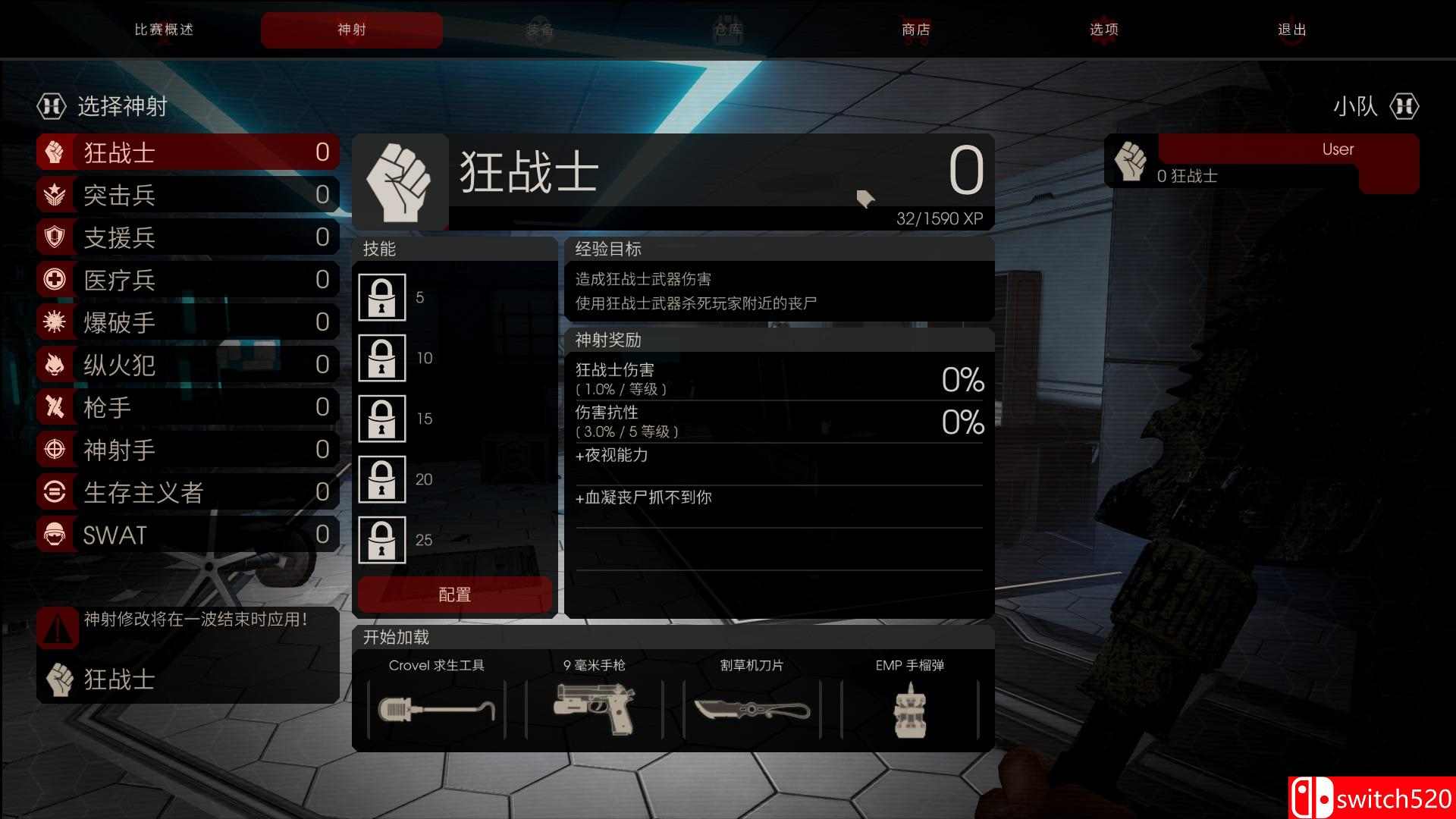Click the level 25 locked skill slot
This screenshot has height=819, width=1456.
point(382,540)
